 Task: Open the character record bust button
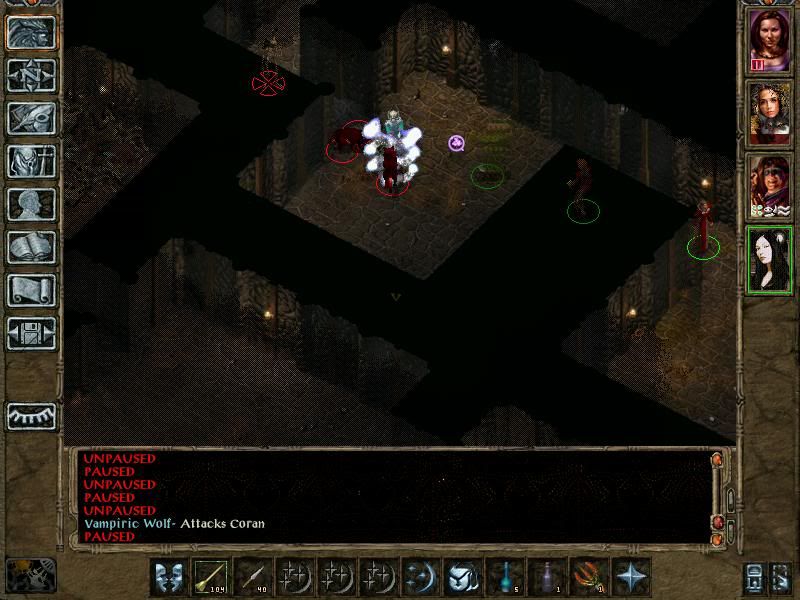tap(31, 204)
